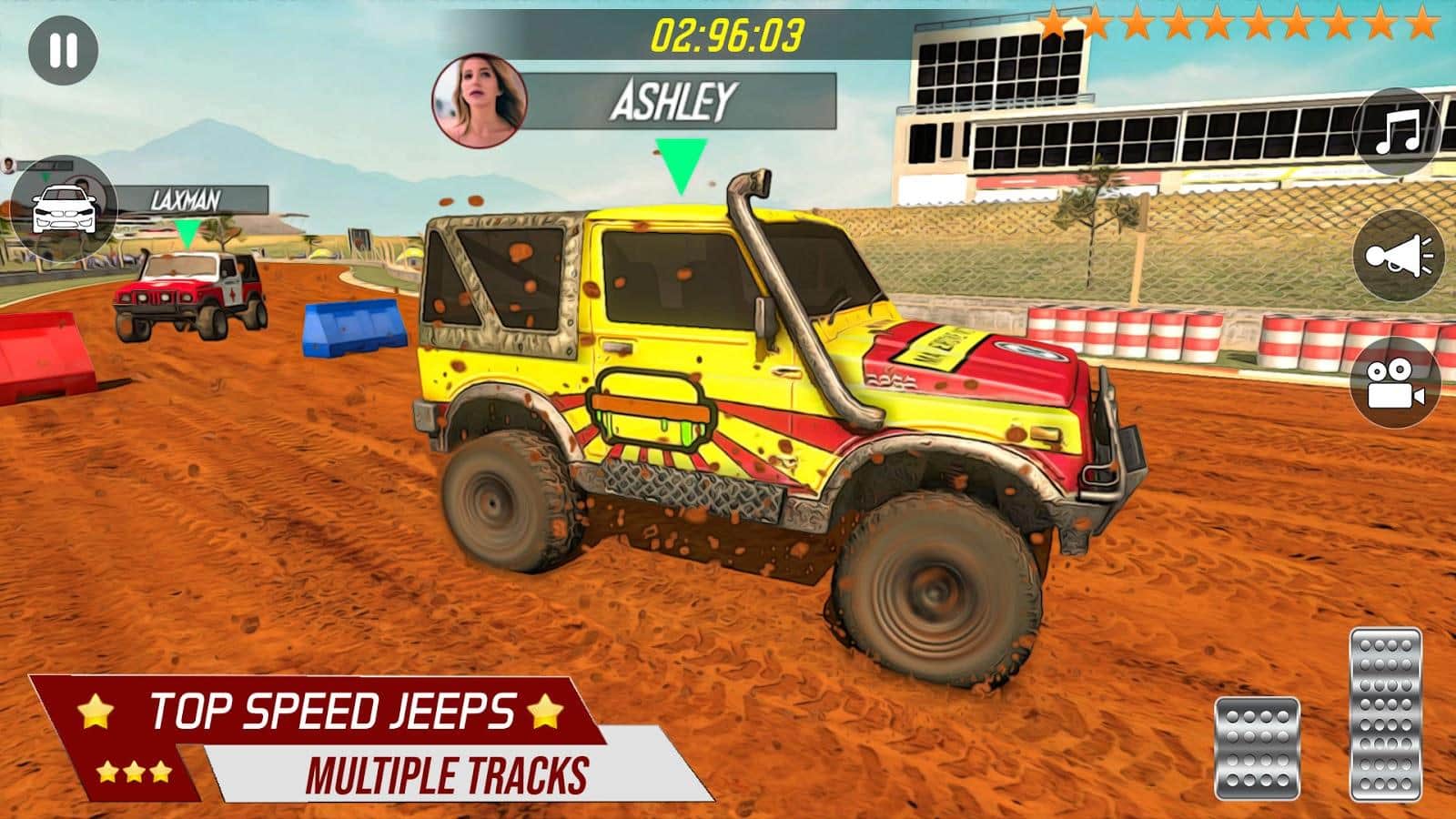Hit the short brake pedal
Viewport: 1456px width, 819px height.
1257,748
